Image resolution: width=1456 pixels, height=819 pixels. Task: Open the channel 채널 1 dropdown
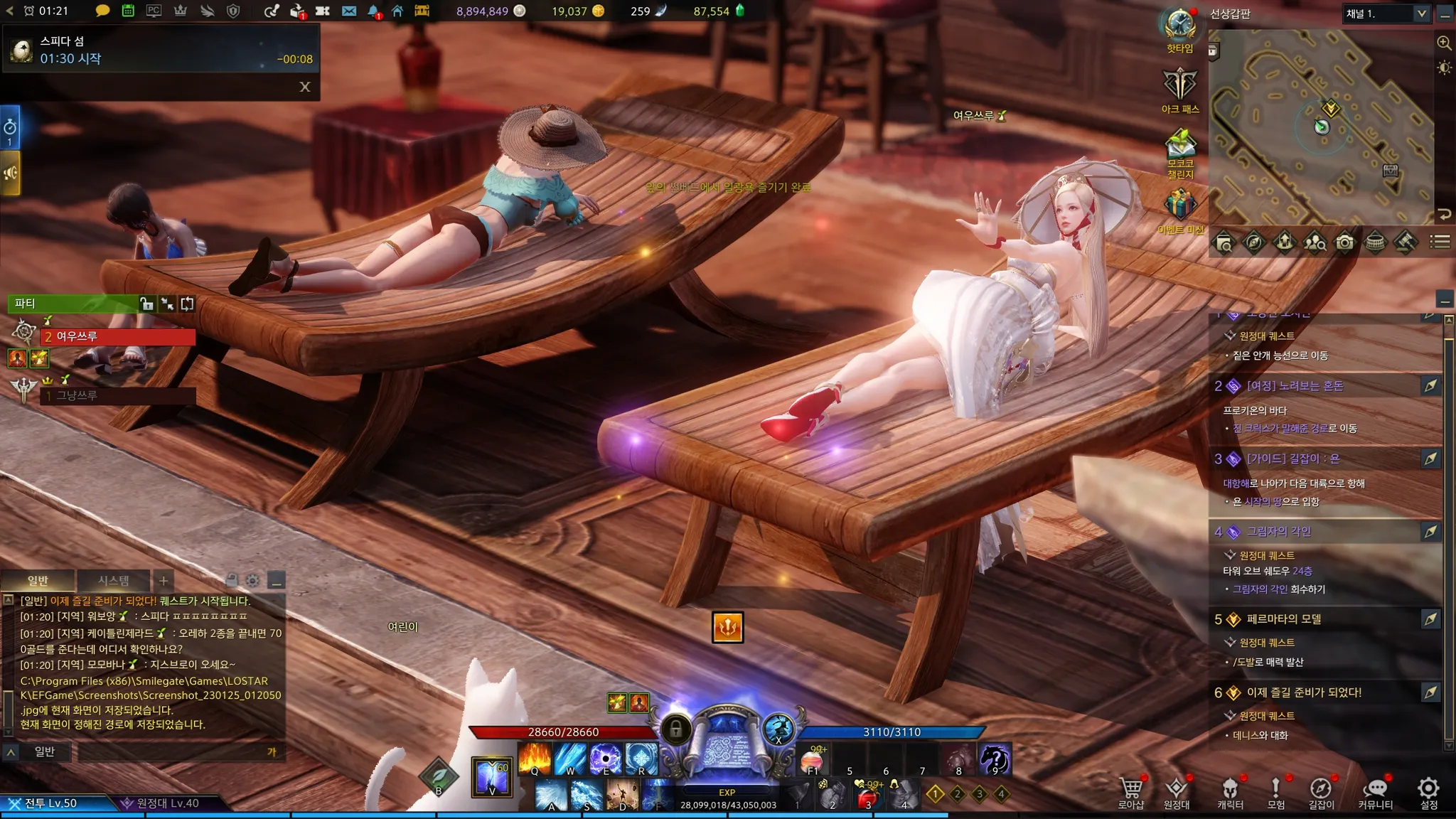click(1386, 14)
